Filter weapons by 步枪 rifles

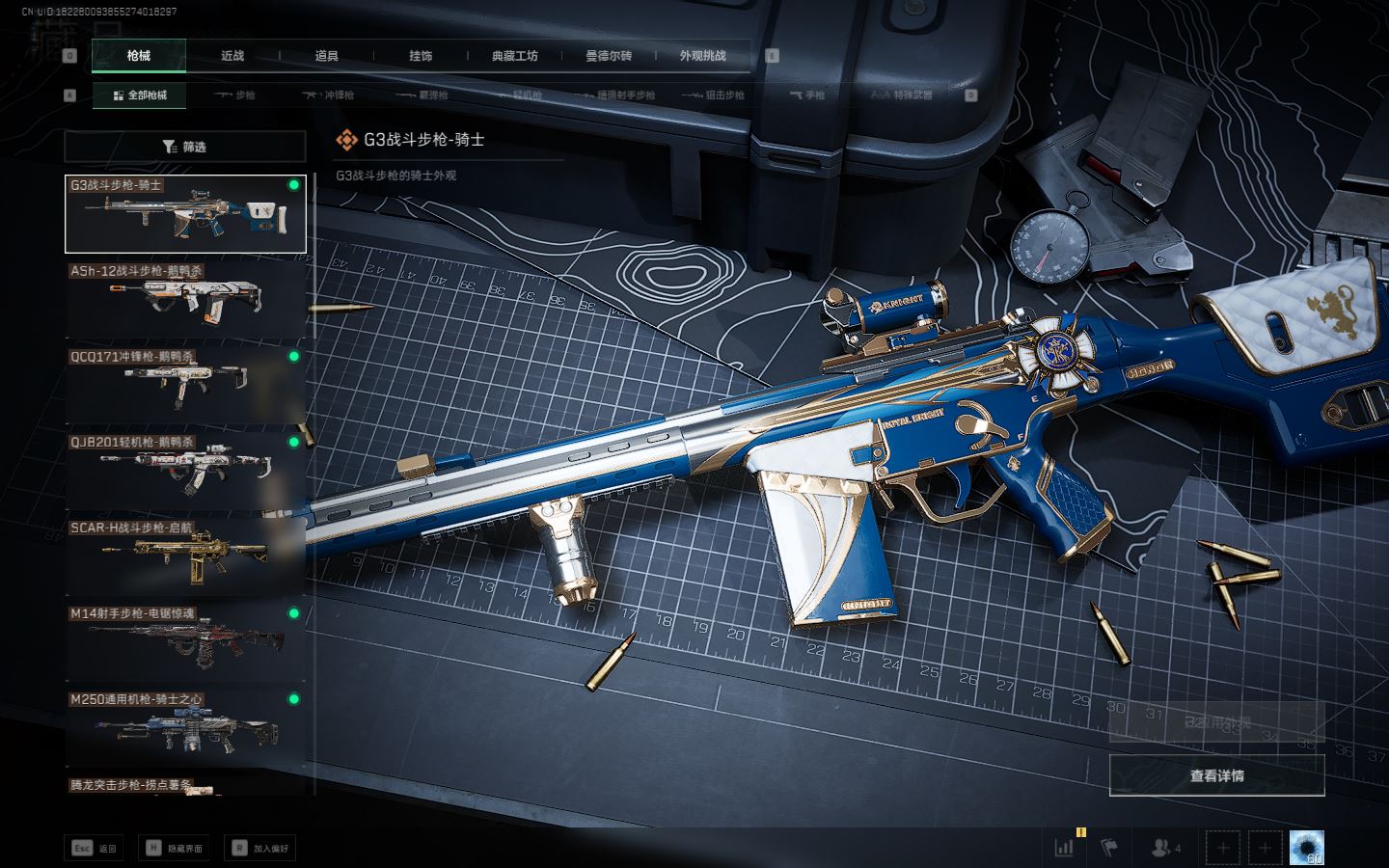[235, 95]
